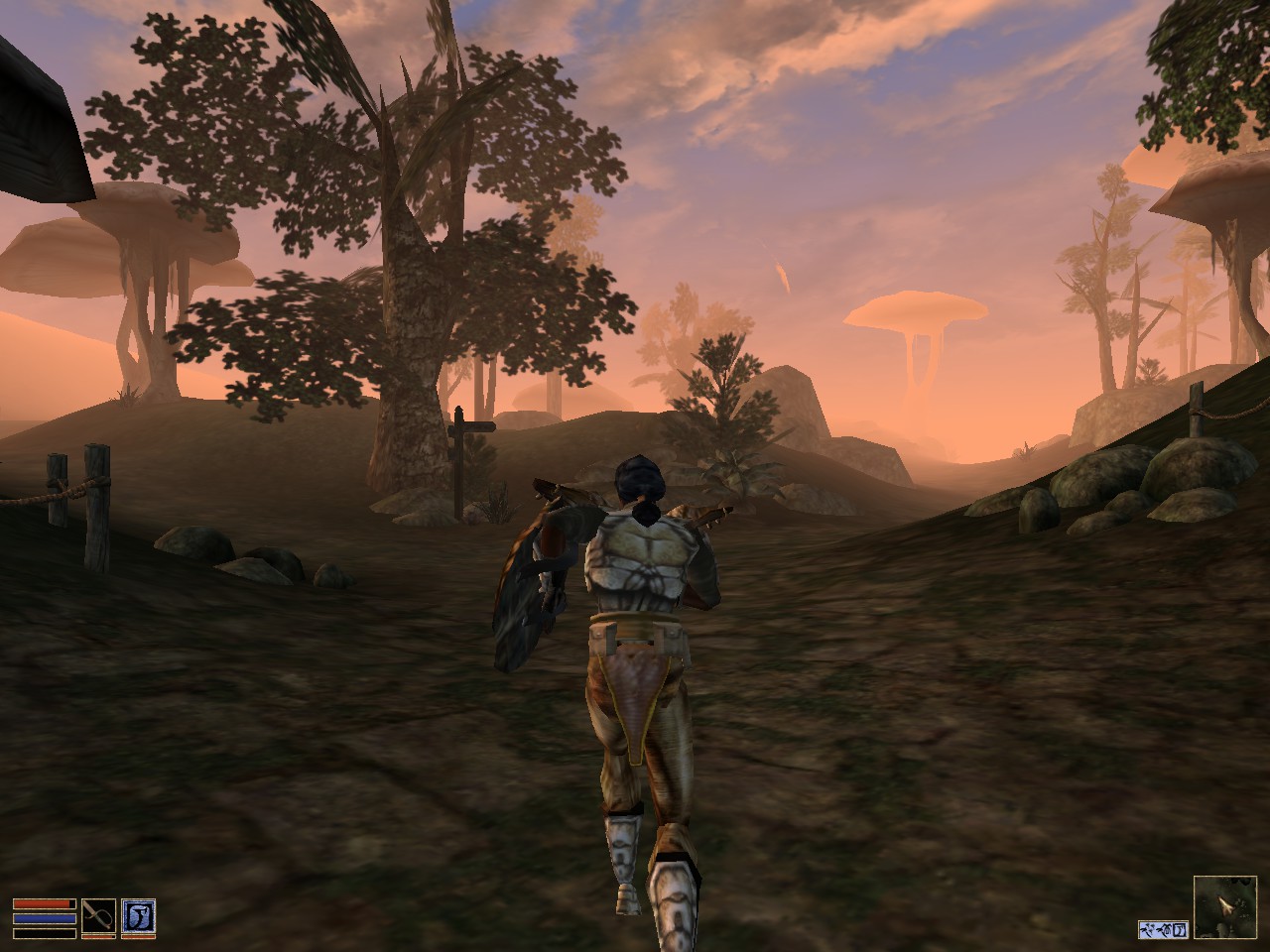Click the magic icon's charge bar frame
The width and height of the screenshot is (1270, 952).
pos(139,937)
